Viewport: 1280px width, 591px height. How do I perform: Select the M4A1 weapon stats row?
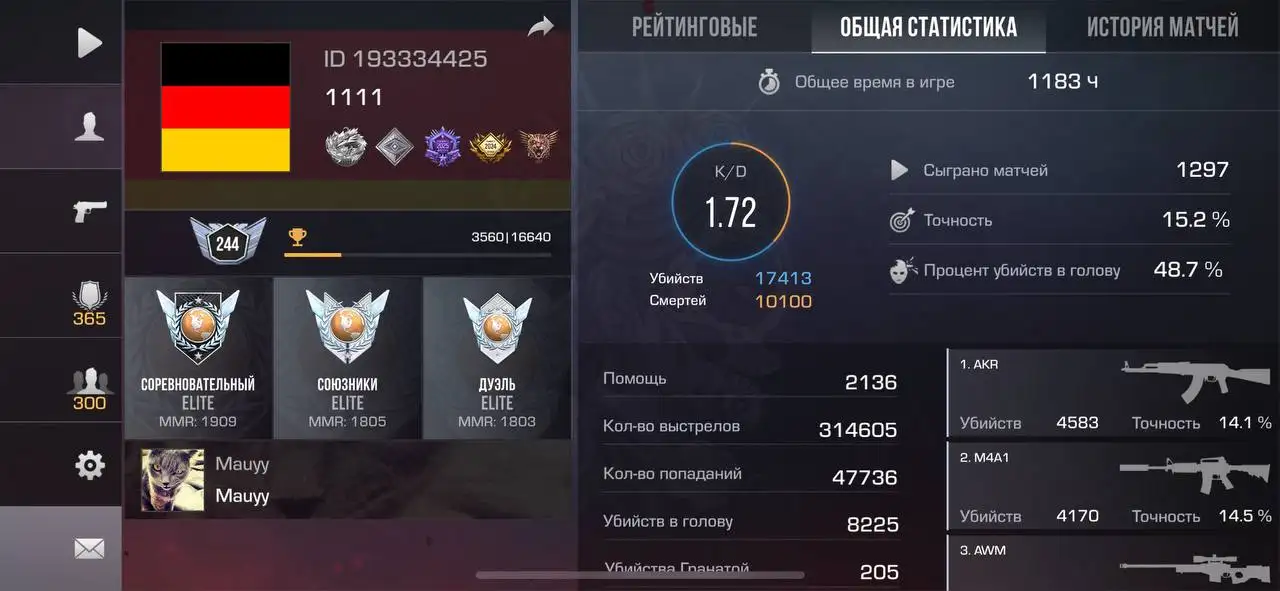(1114, 485)
